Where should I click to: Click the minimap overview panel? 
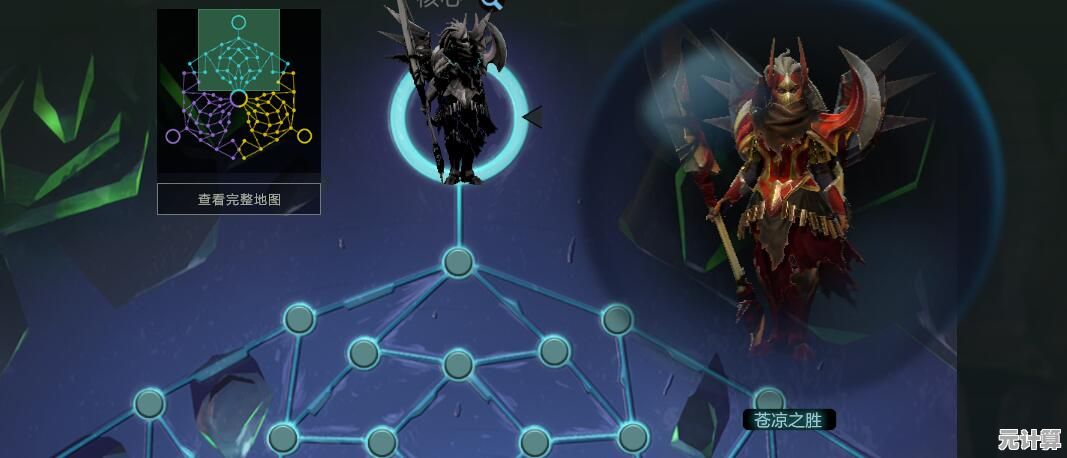(x=239, y=90)
